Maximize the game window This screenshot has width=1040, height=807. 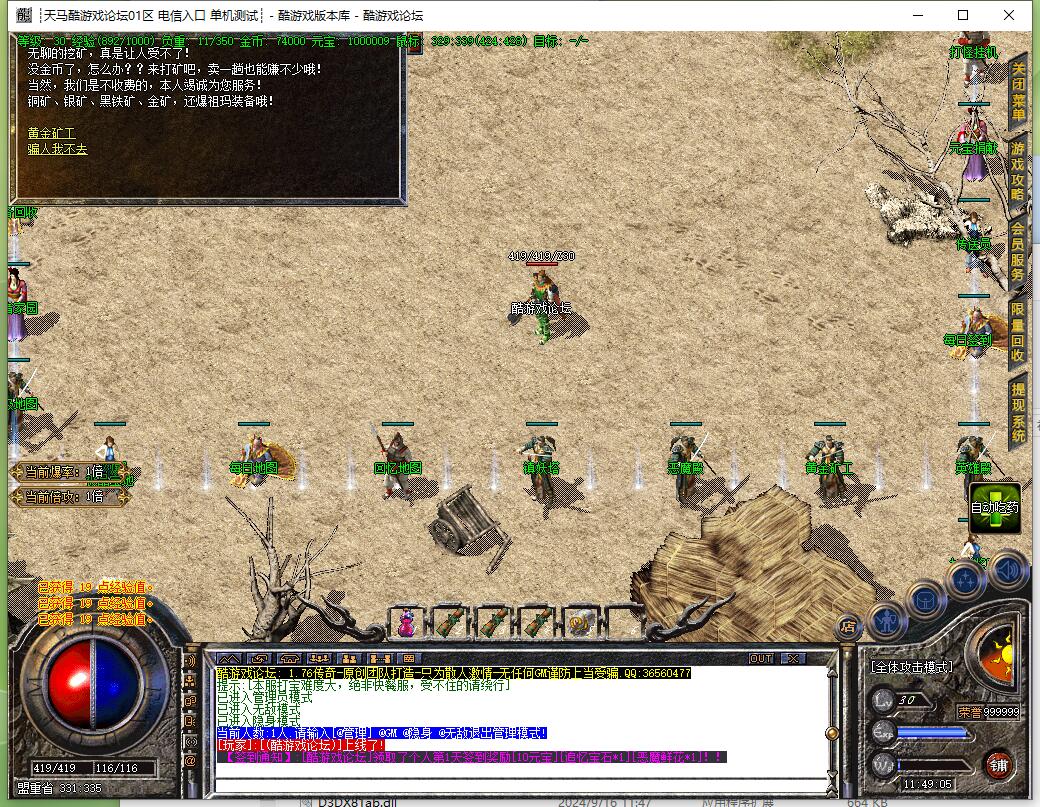[x=963, y=15]
